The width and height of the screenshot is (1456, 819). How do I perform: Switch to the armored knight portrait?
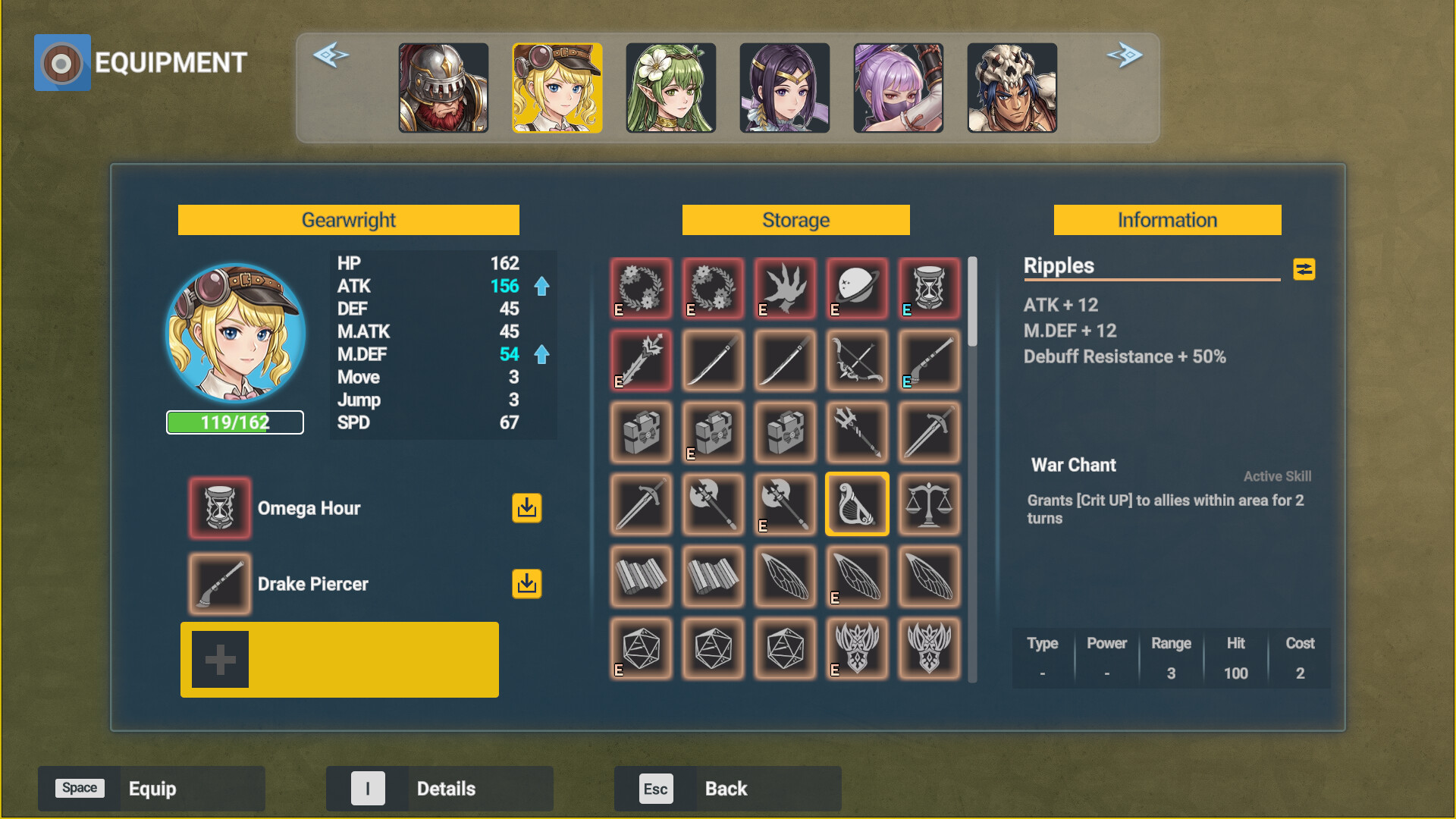pyautogui.click(x=443, y=87)
